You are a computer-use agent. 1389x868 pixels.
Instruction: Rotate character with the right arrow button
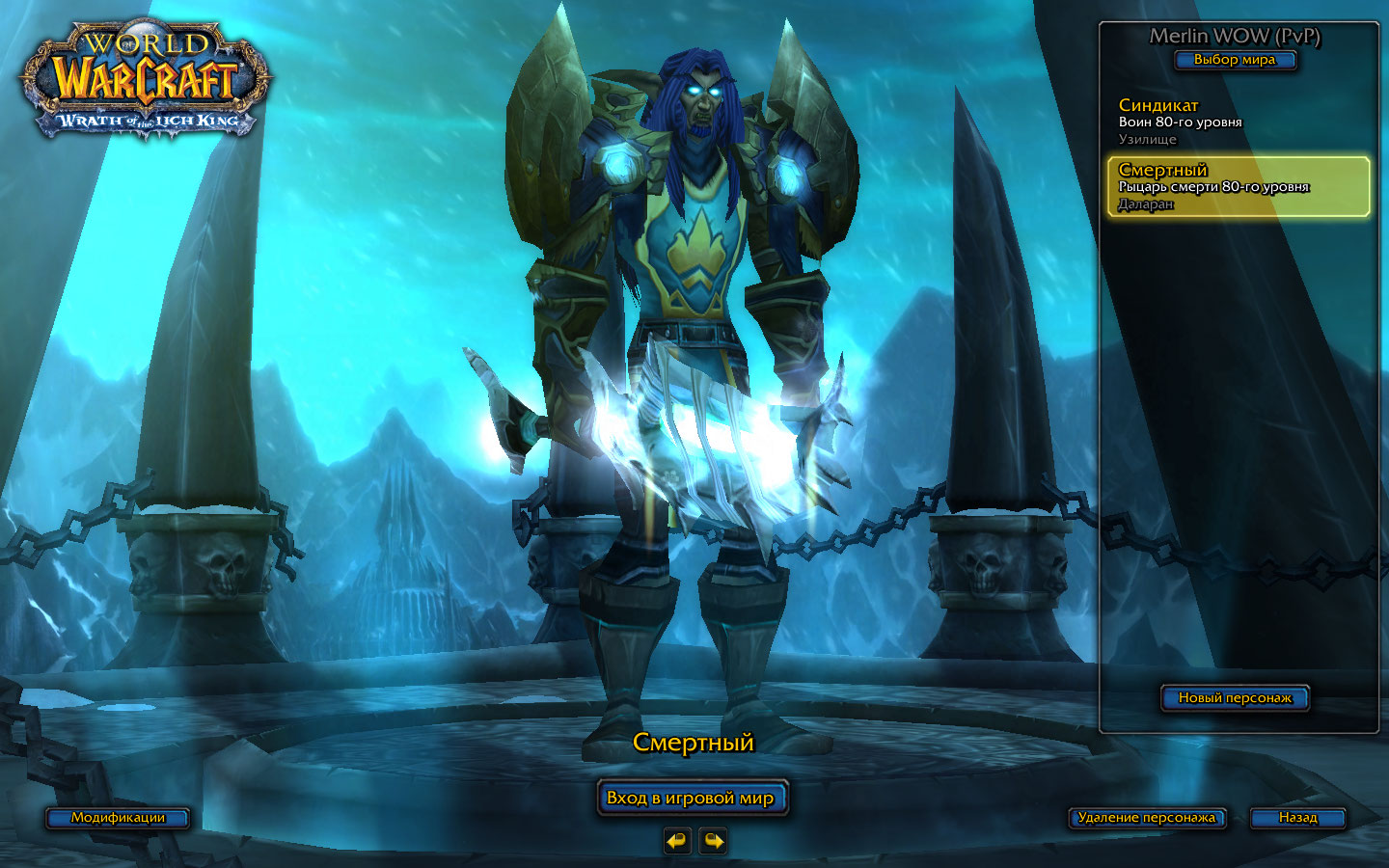(x=713, y=841)
